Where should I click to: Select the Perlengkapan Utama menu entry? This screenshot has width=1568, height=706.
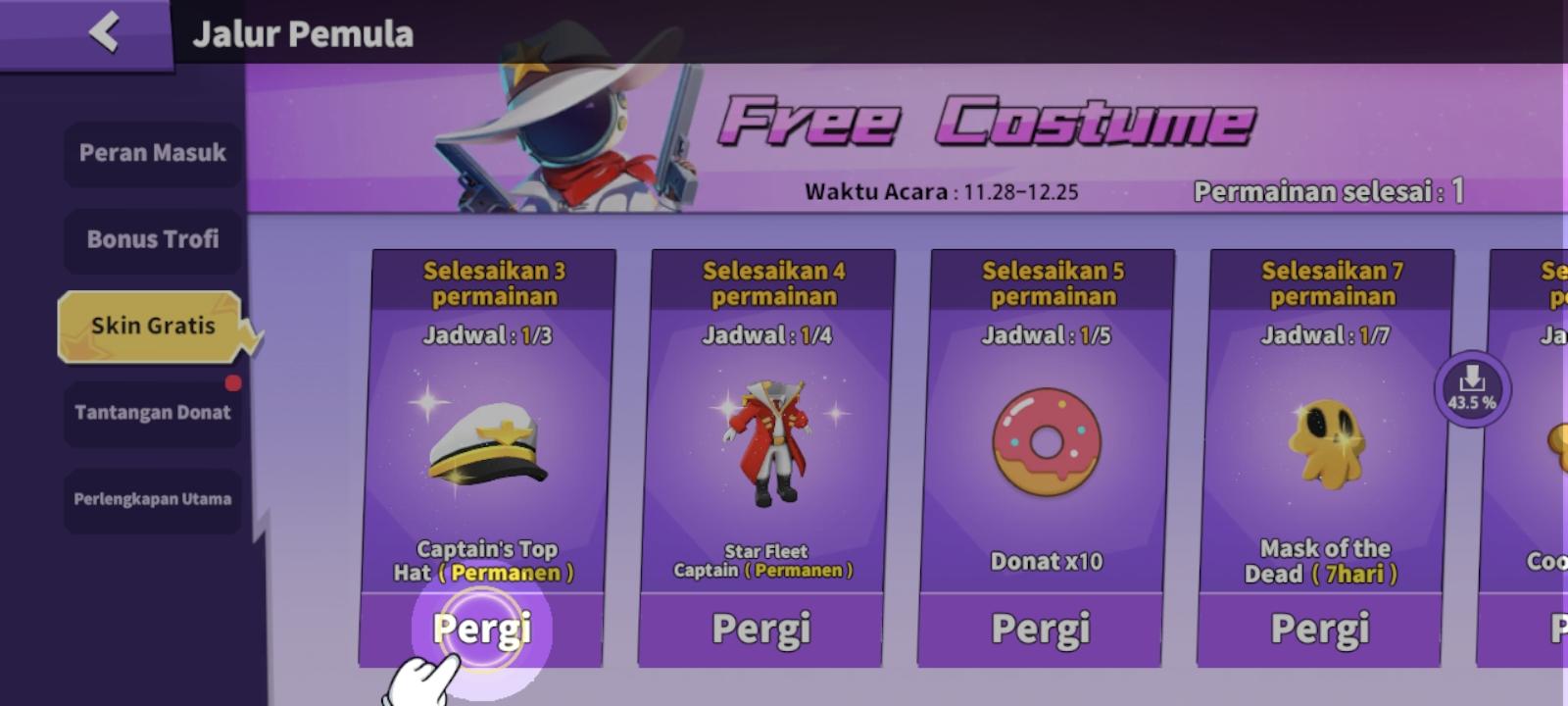153,499
